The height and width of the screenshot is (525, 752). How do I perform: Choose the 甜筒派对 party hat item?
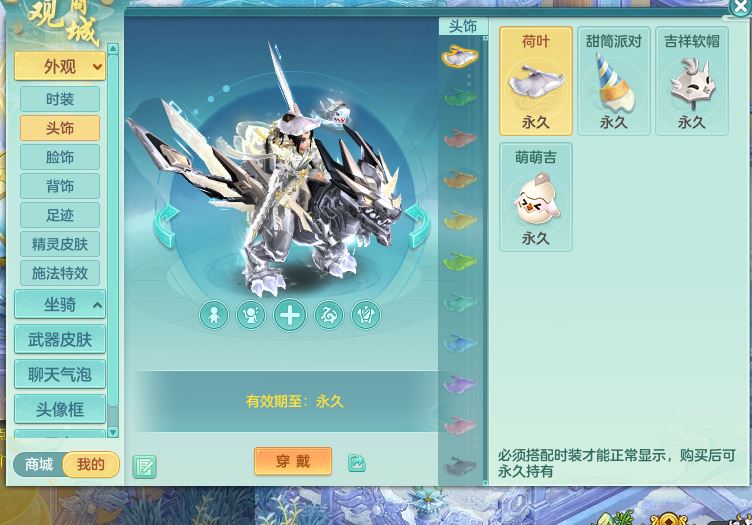coord(613,82)
